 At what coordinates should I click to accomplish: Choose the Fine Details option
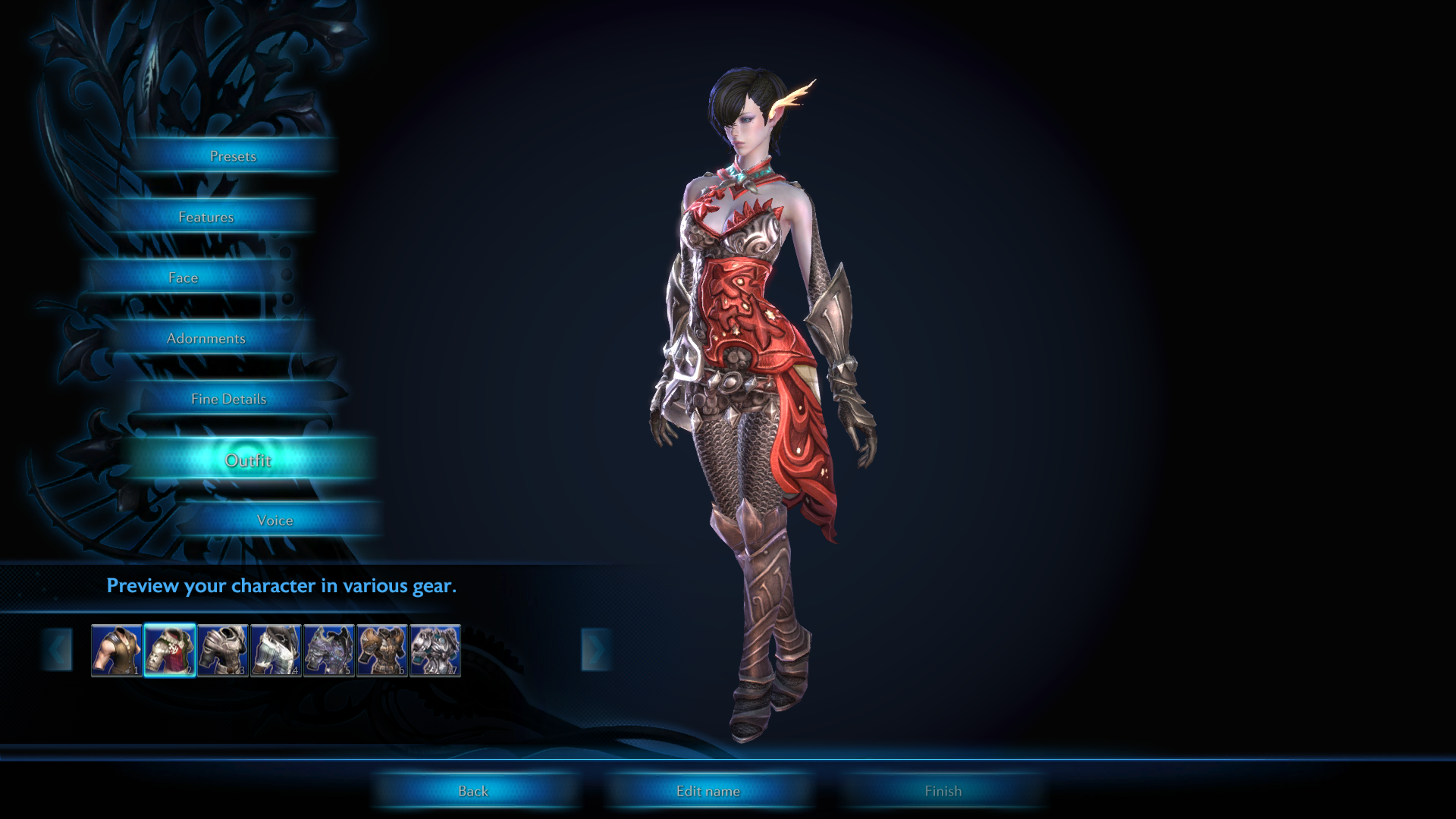coord(229,399)
